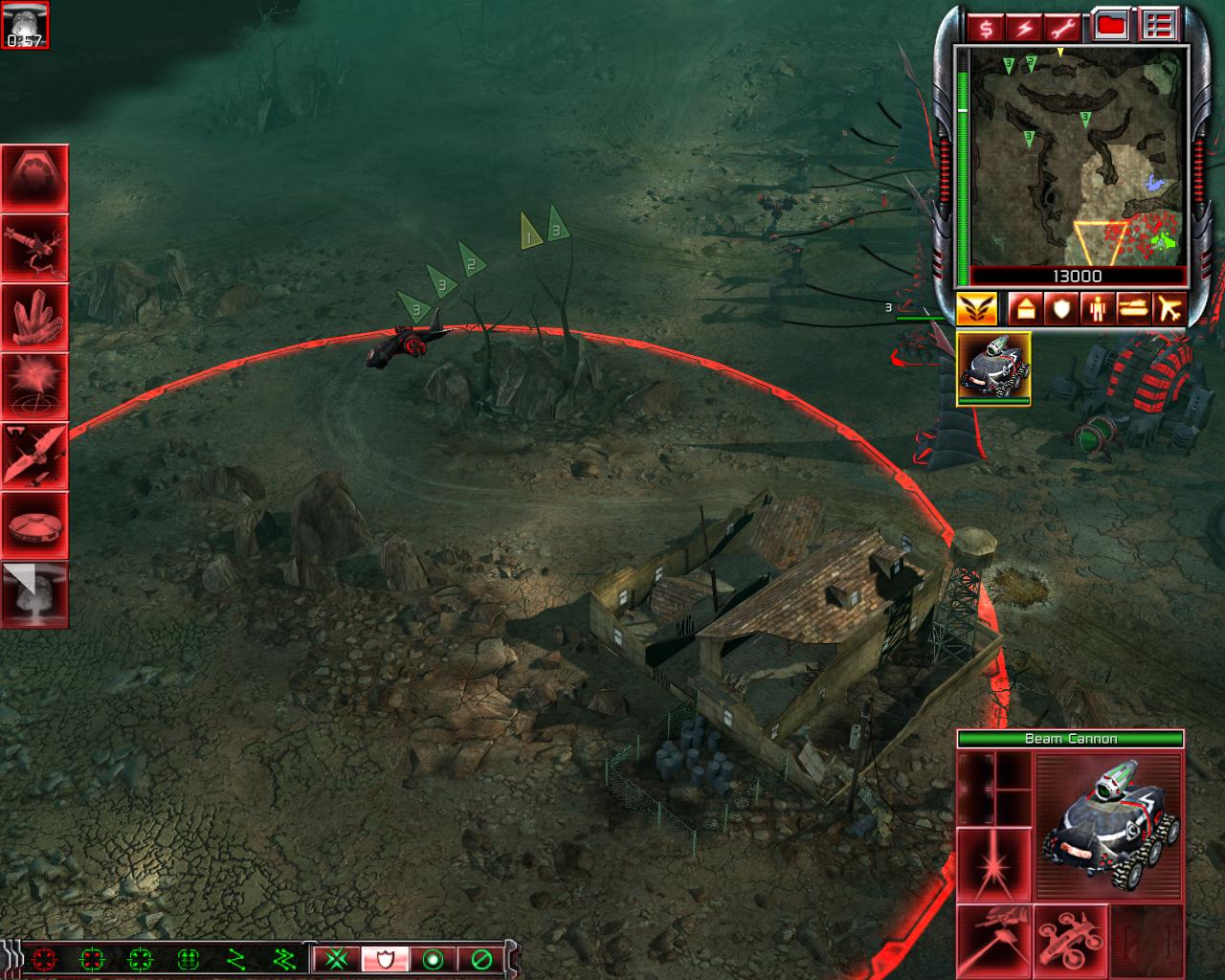Choose the hold fire stance button
Viewport: 1225px width, 980px height.
(481, 958)
